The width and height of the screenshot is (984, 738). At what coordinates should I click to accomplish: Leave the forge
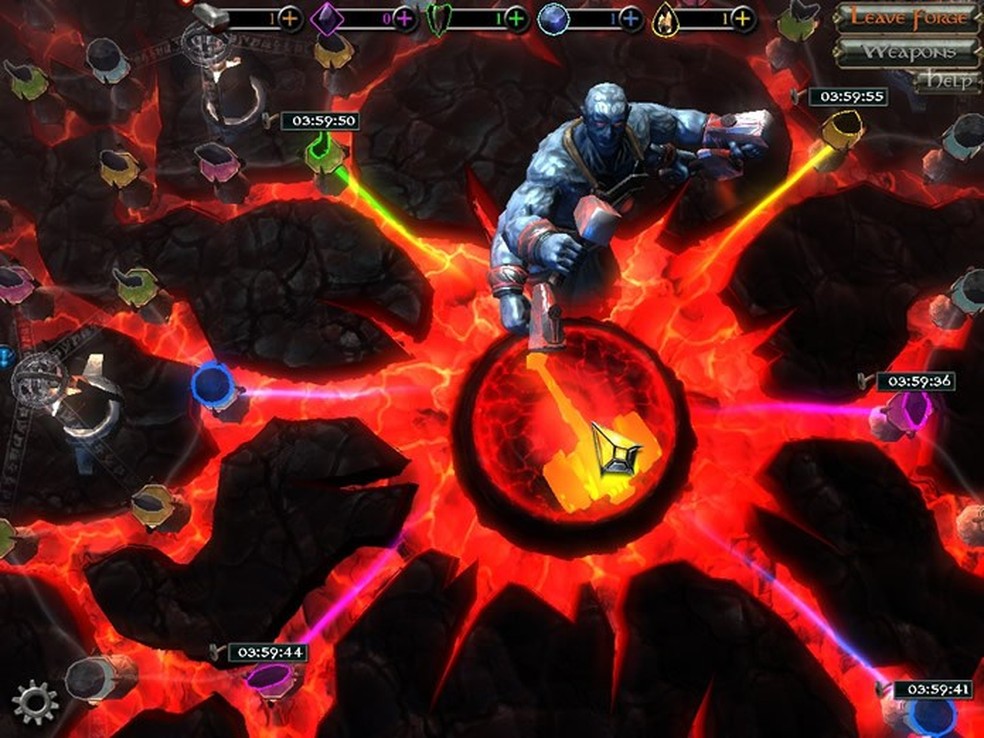pyautogui.click(x=908, y=17)
